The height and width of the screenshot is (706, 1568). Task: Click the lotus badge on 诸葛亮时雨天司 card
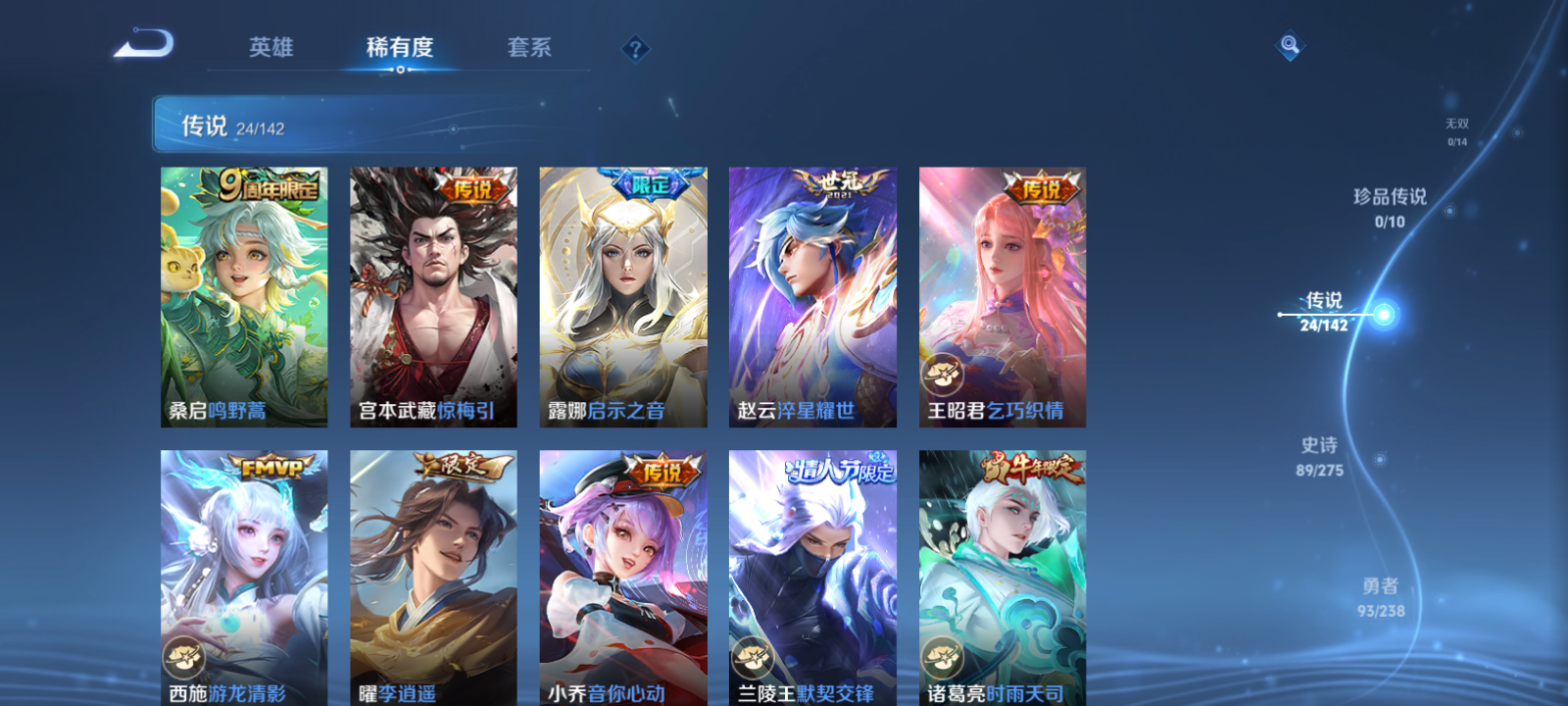[944, 656]
